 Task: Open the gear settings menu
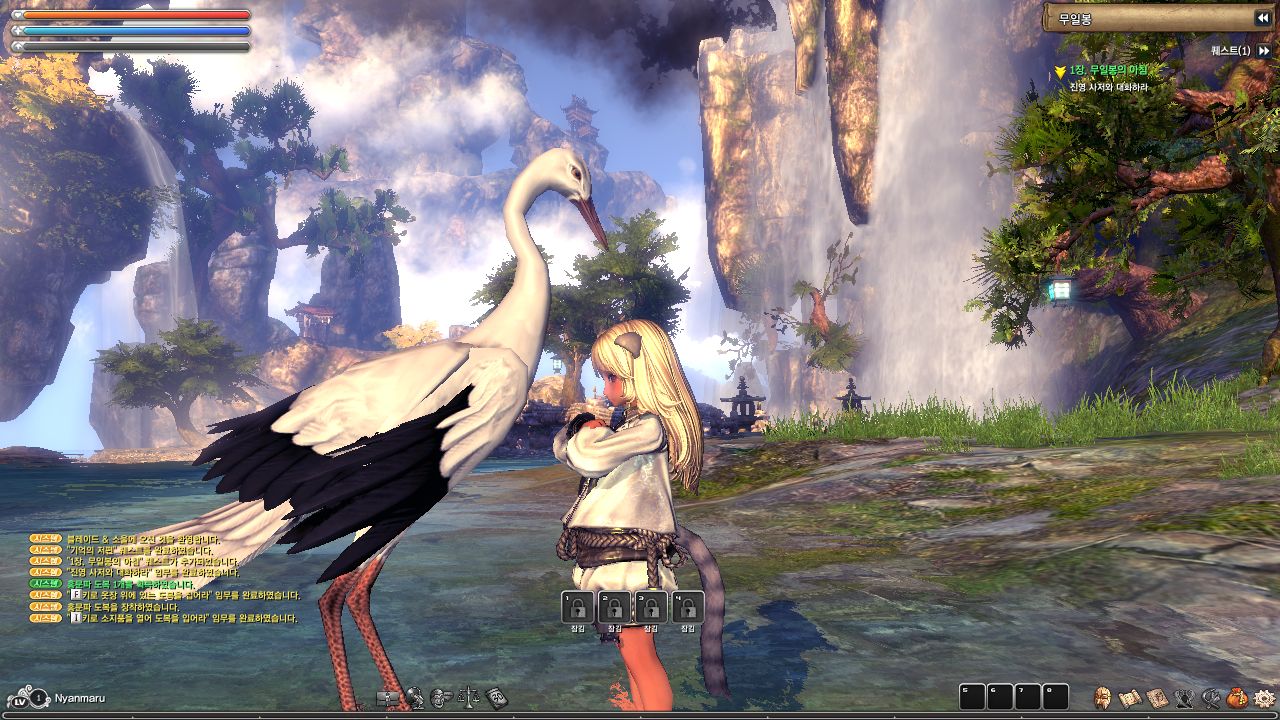coord(1264,697)
